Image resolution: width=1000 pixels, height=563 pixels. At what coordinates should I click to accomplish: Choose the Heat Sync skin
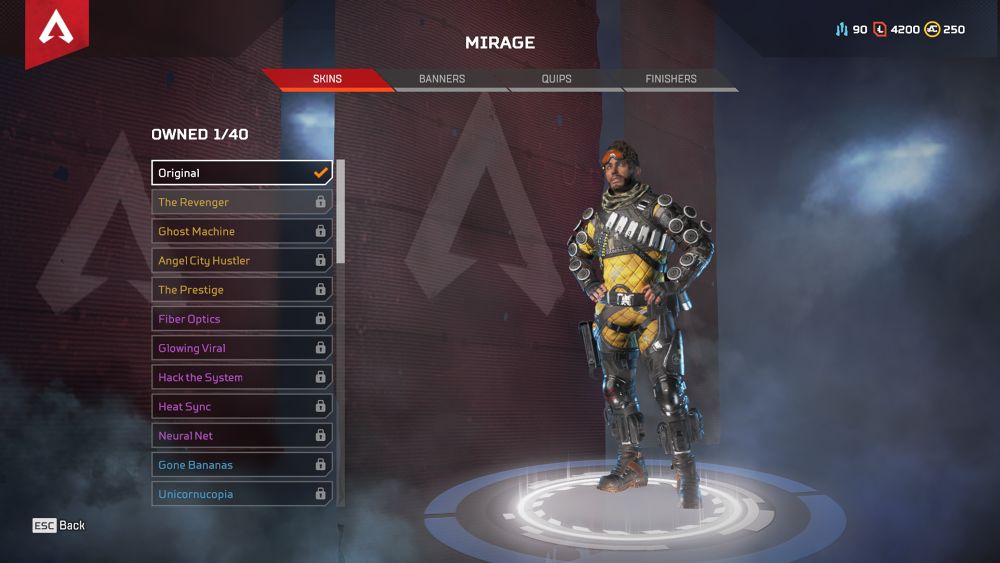(242, 407)
